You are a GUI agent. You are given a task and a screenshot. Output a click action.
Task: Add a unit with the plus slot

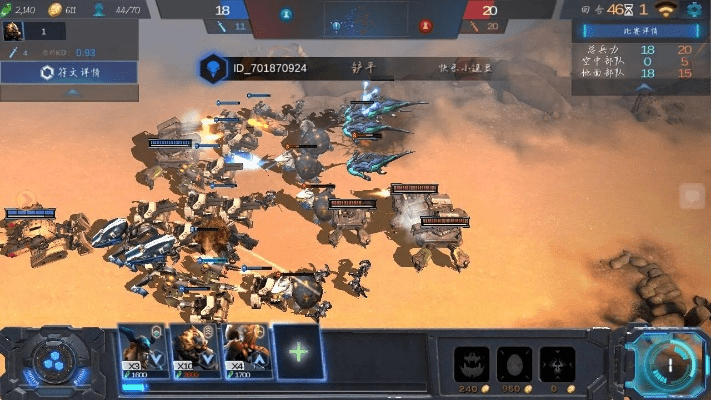[x=298, y=351]
